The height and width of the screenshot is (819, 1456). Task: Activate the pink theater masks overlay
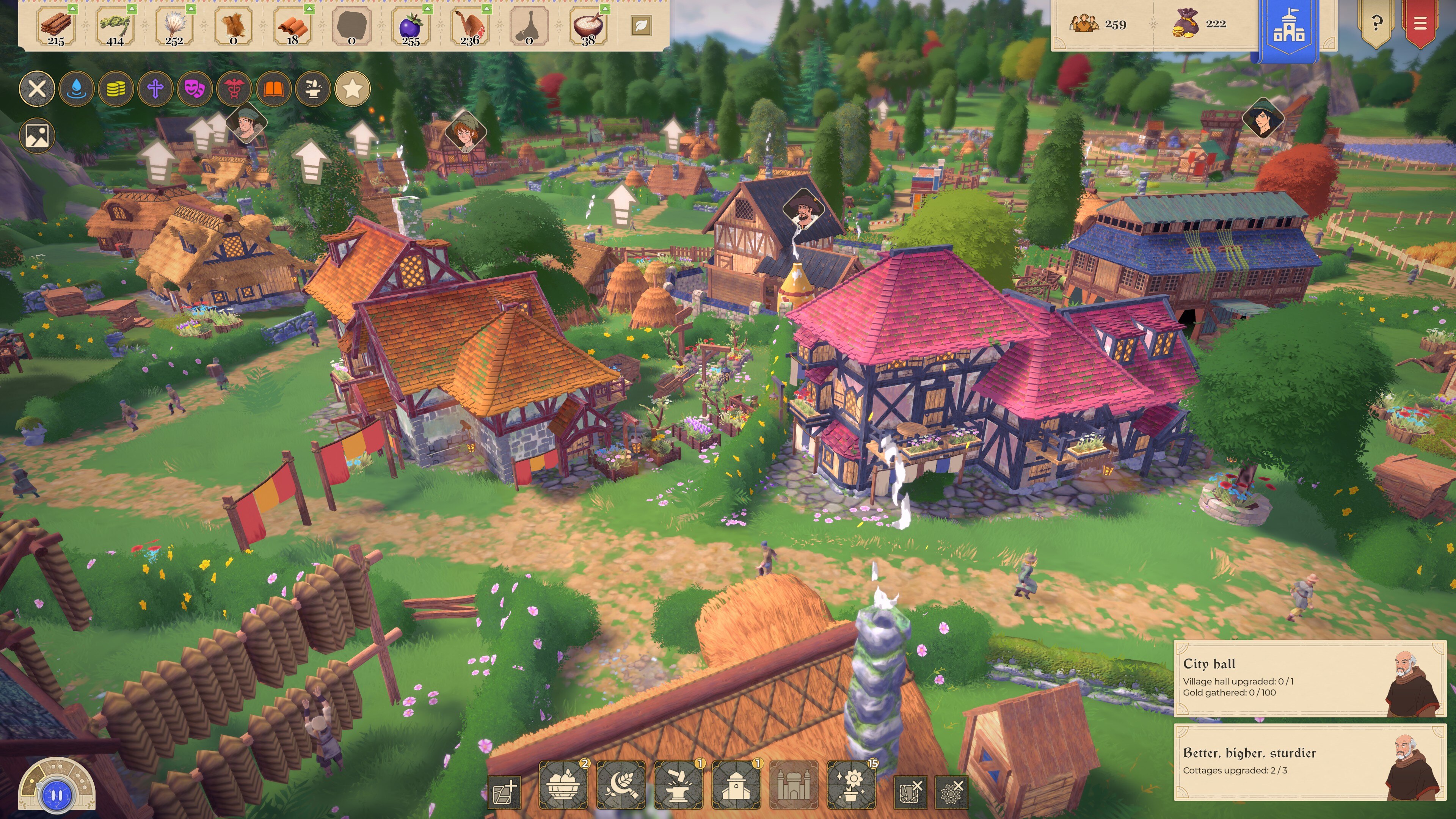click(x=195, y=89)
